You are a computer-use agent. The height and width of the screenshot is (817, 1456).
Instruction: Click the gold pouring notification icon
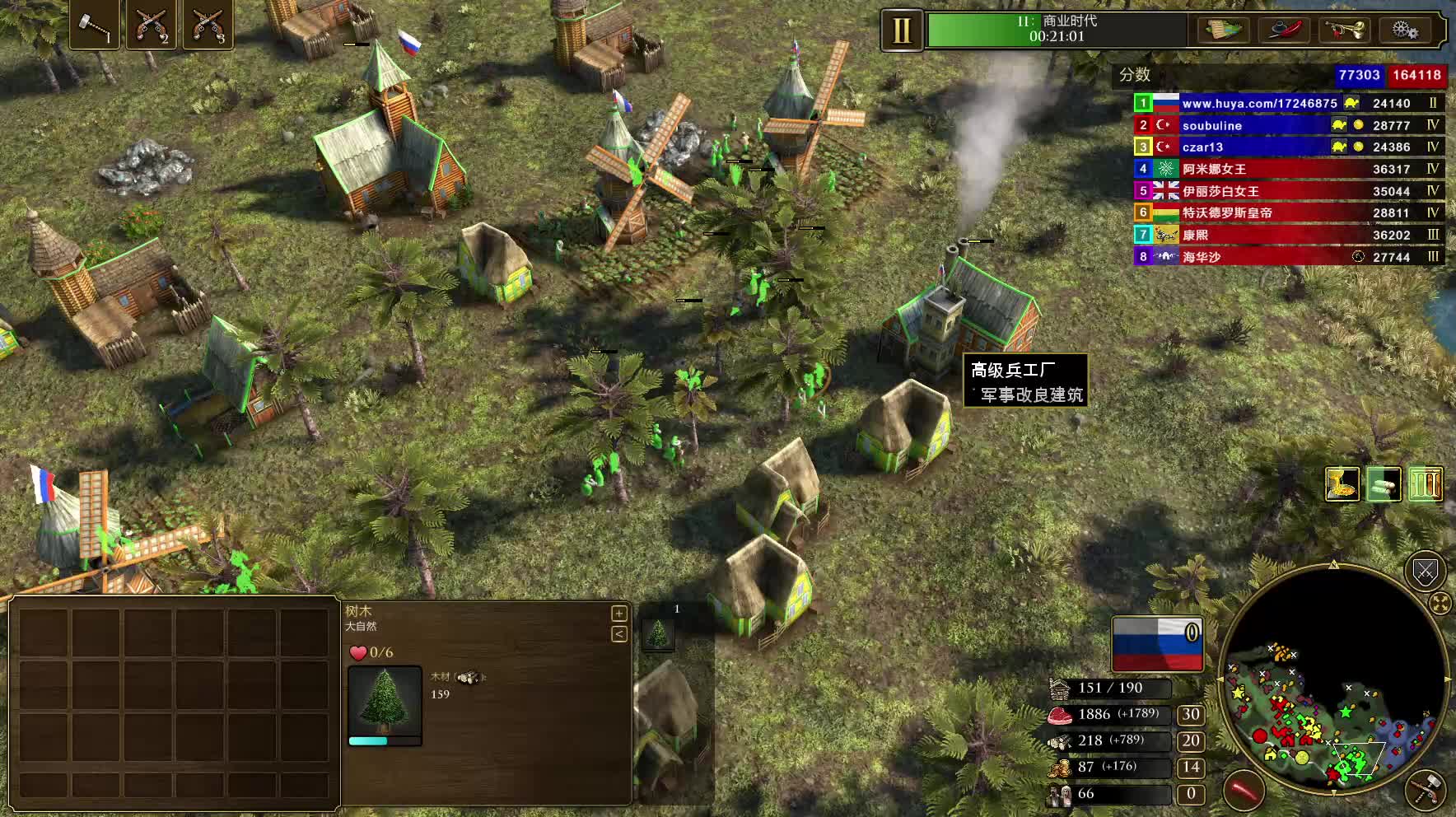(x=1342, y=484)
